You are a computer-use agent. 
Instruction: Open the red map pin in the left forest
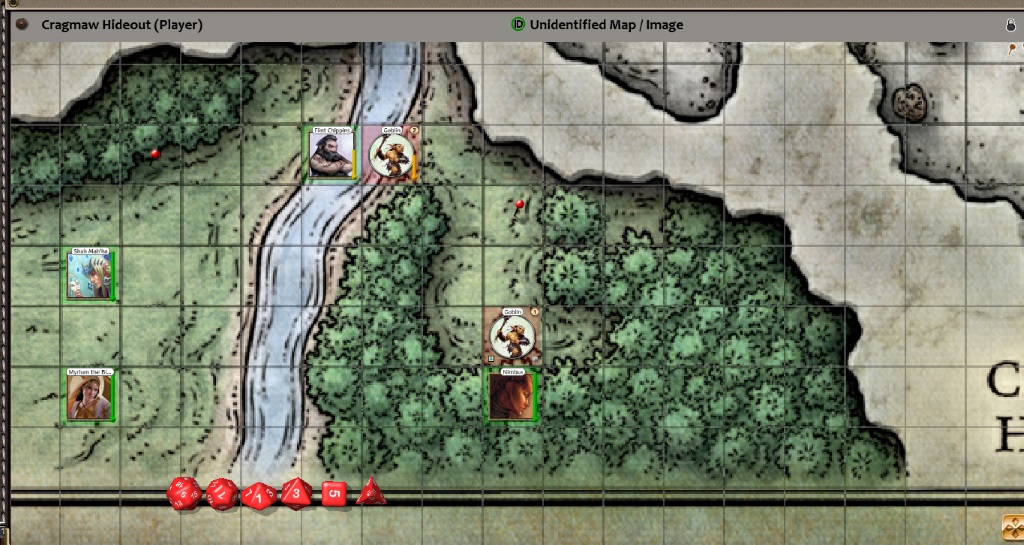tap(155, 154)
